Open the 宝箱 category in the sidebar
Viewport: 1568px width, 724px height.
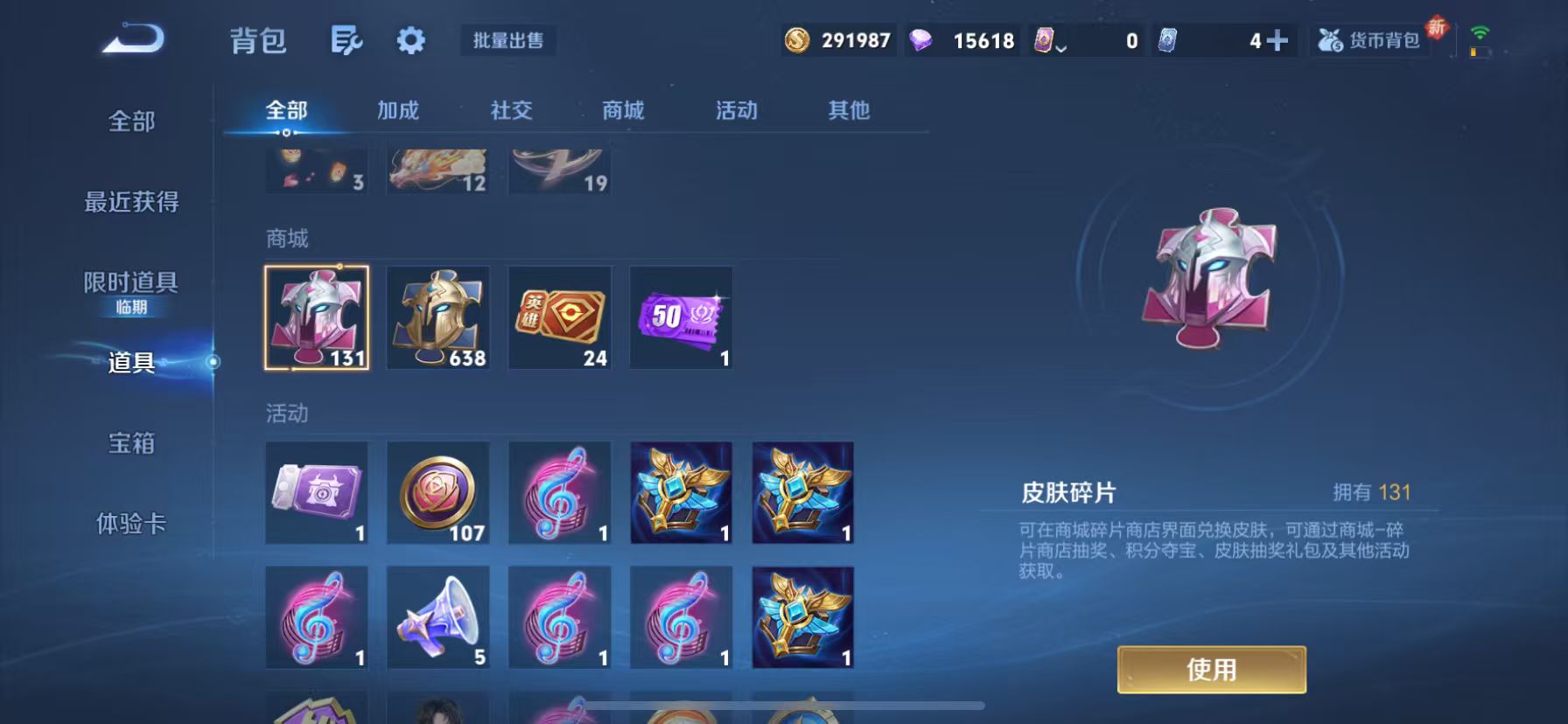pos(131,445)
